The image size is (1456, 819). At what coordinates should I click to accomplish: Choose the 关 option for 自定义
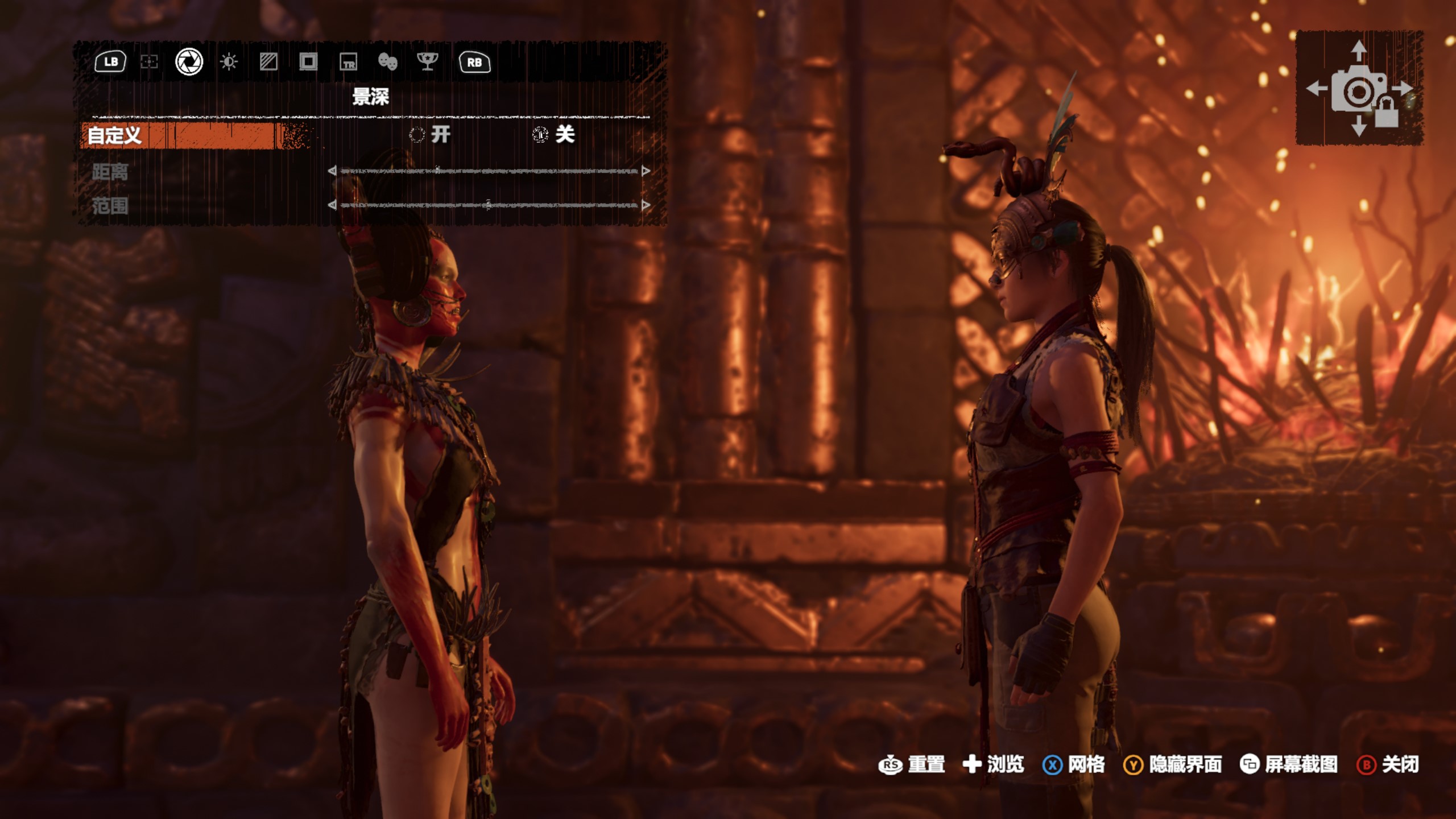tap(554, 135)
